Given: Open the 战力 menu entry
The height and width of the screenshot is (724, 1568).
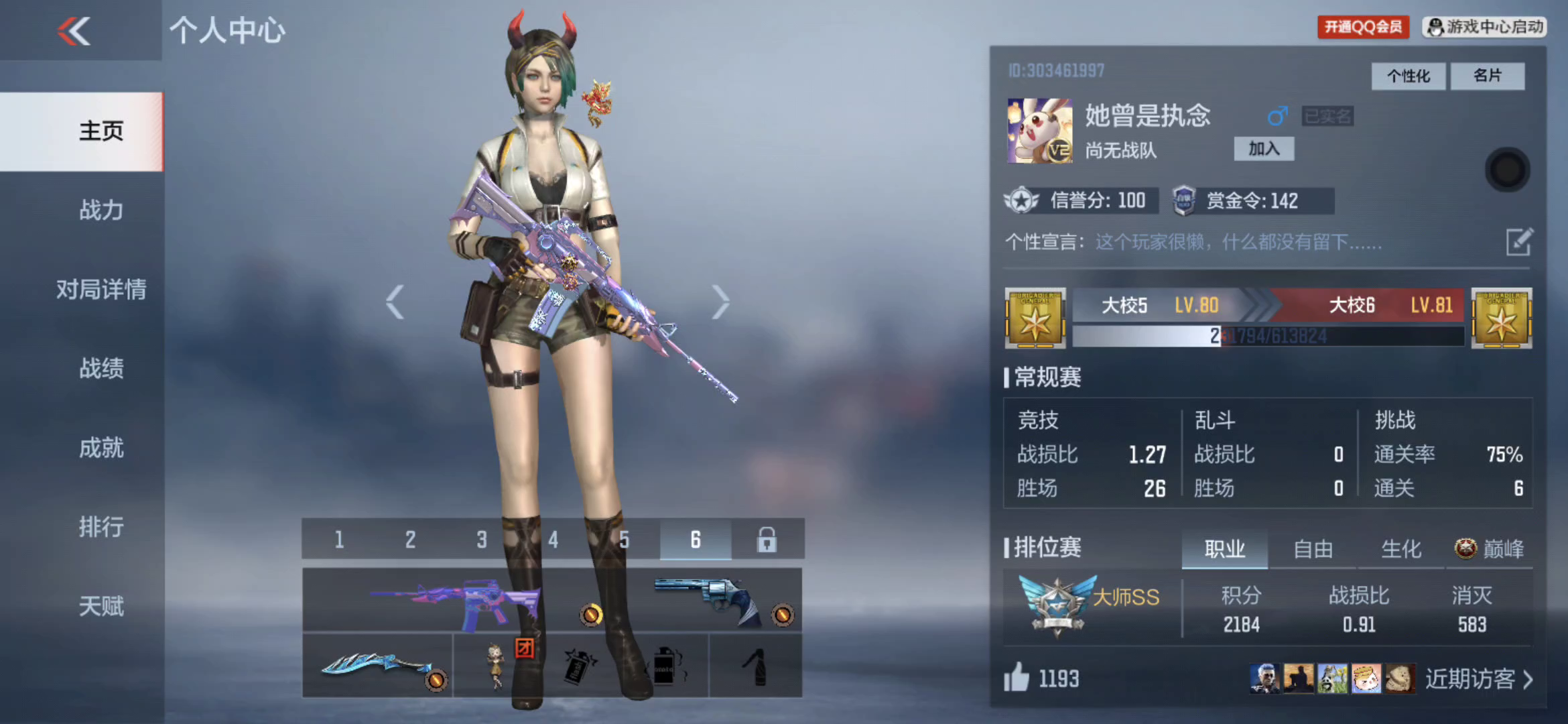Looking at the screenshot, I should pos(101,210).
